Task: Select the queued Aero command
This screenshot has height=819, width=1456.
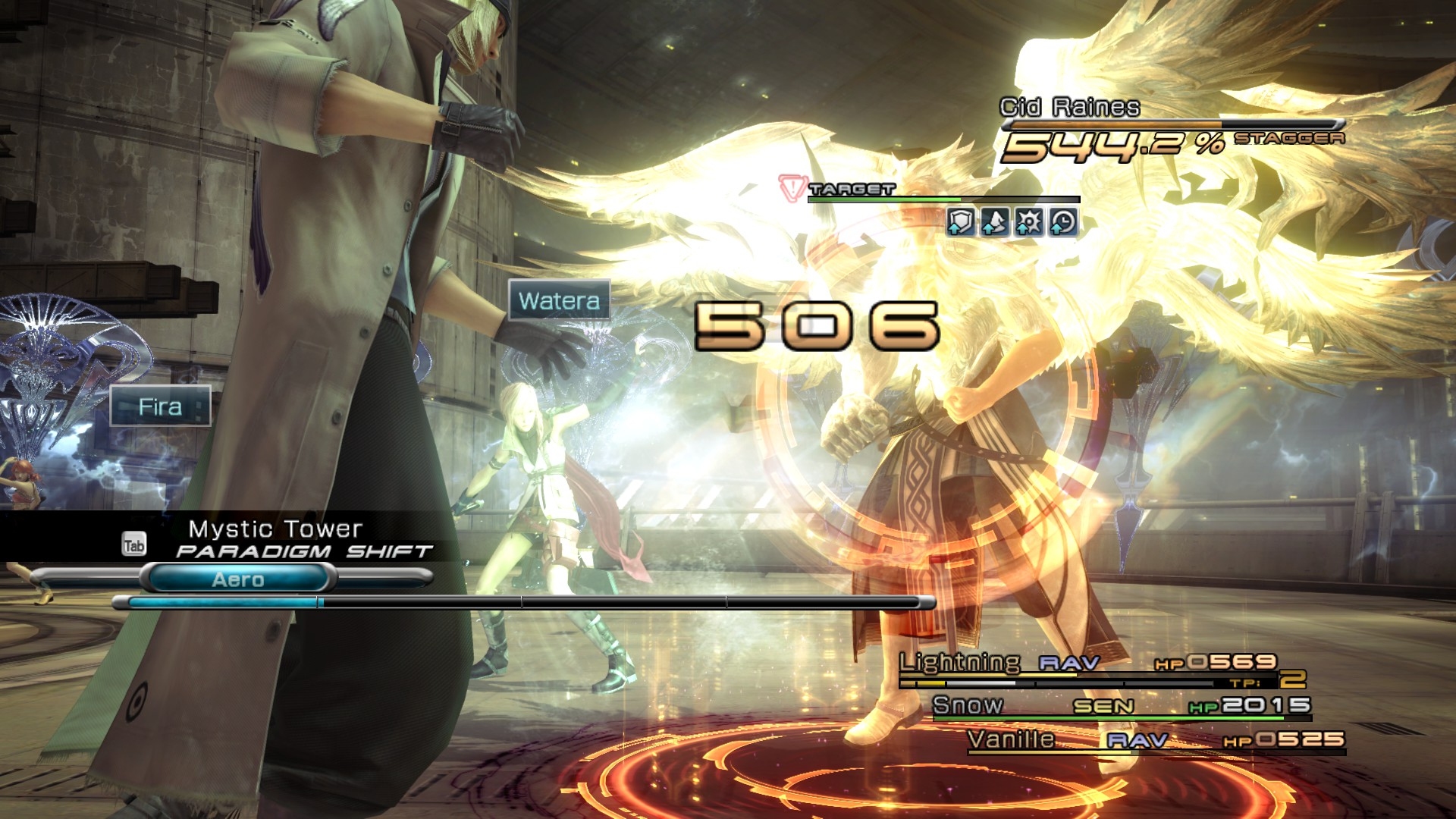Action: pyautogui.click(x=238, y=579)
